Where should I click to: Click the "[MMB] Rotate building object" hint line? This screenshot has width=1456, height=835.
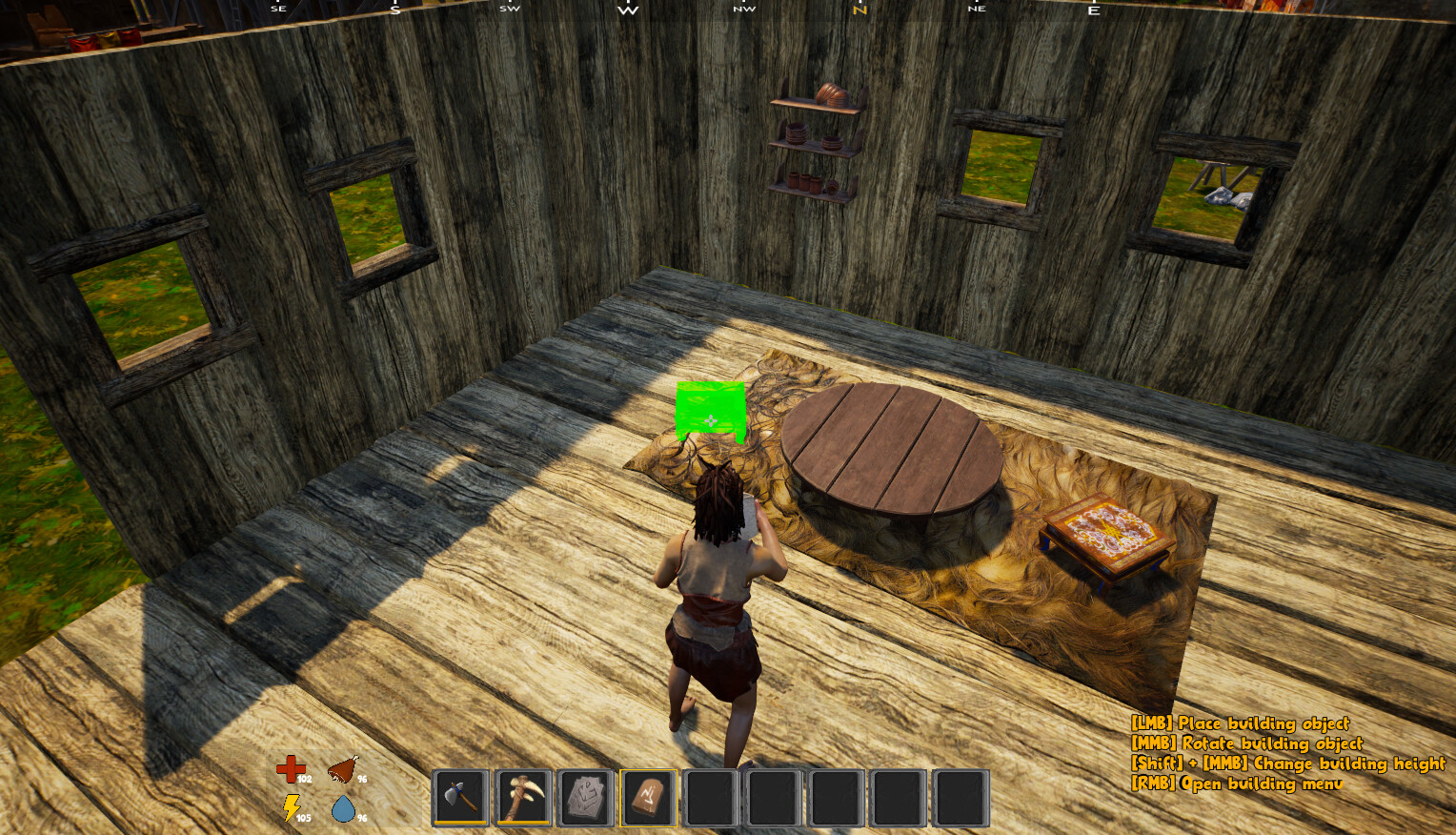click(1246, 744)
